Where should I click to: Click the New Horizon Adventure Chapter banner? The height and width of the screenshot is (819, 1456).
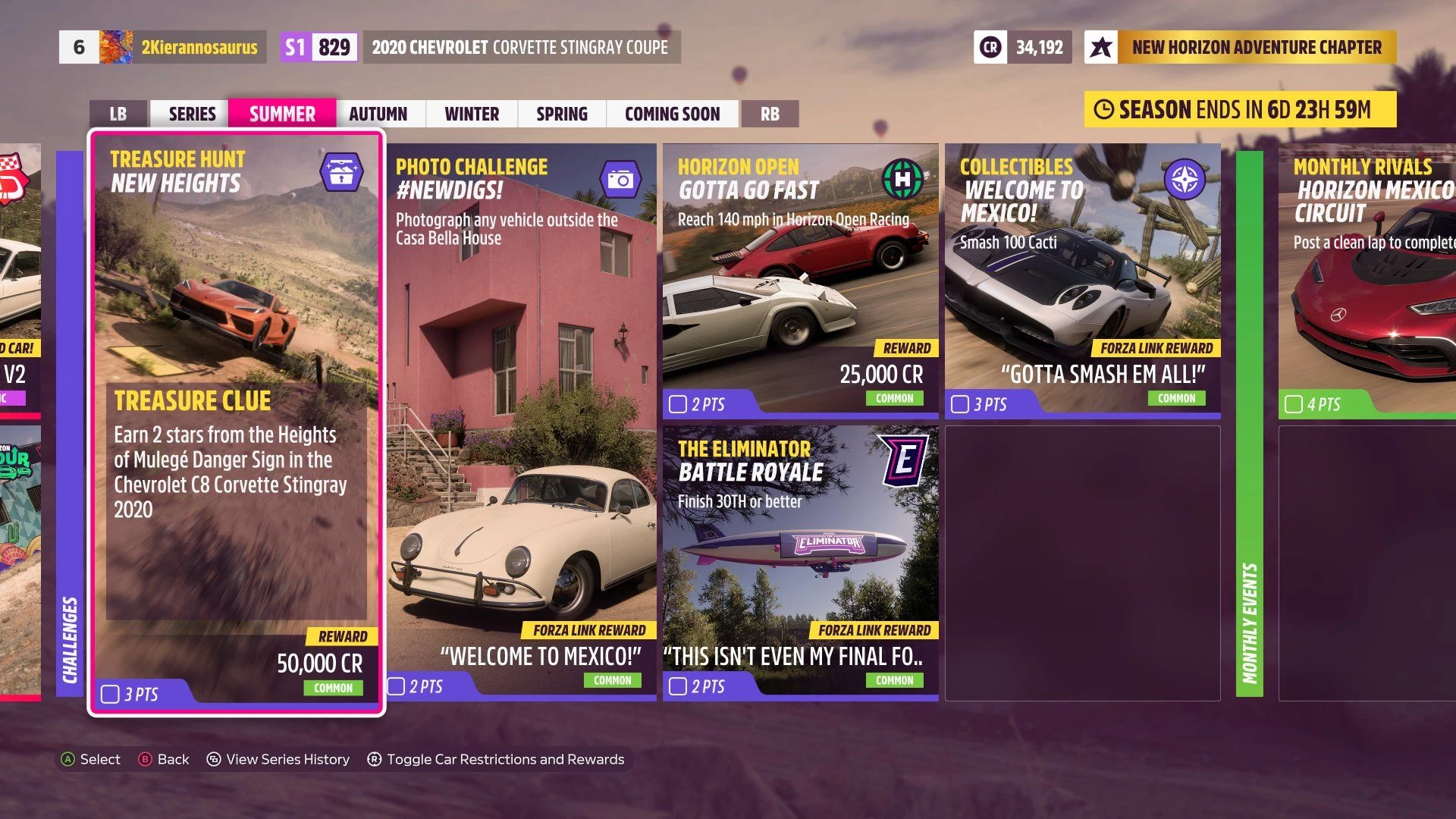click(1241, 47)
